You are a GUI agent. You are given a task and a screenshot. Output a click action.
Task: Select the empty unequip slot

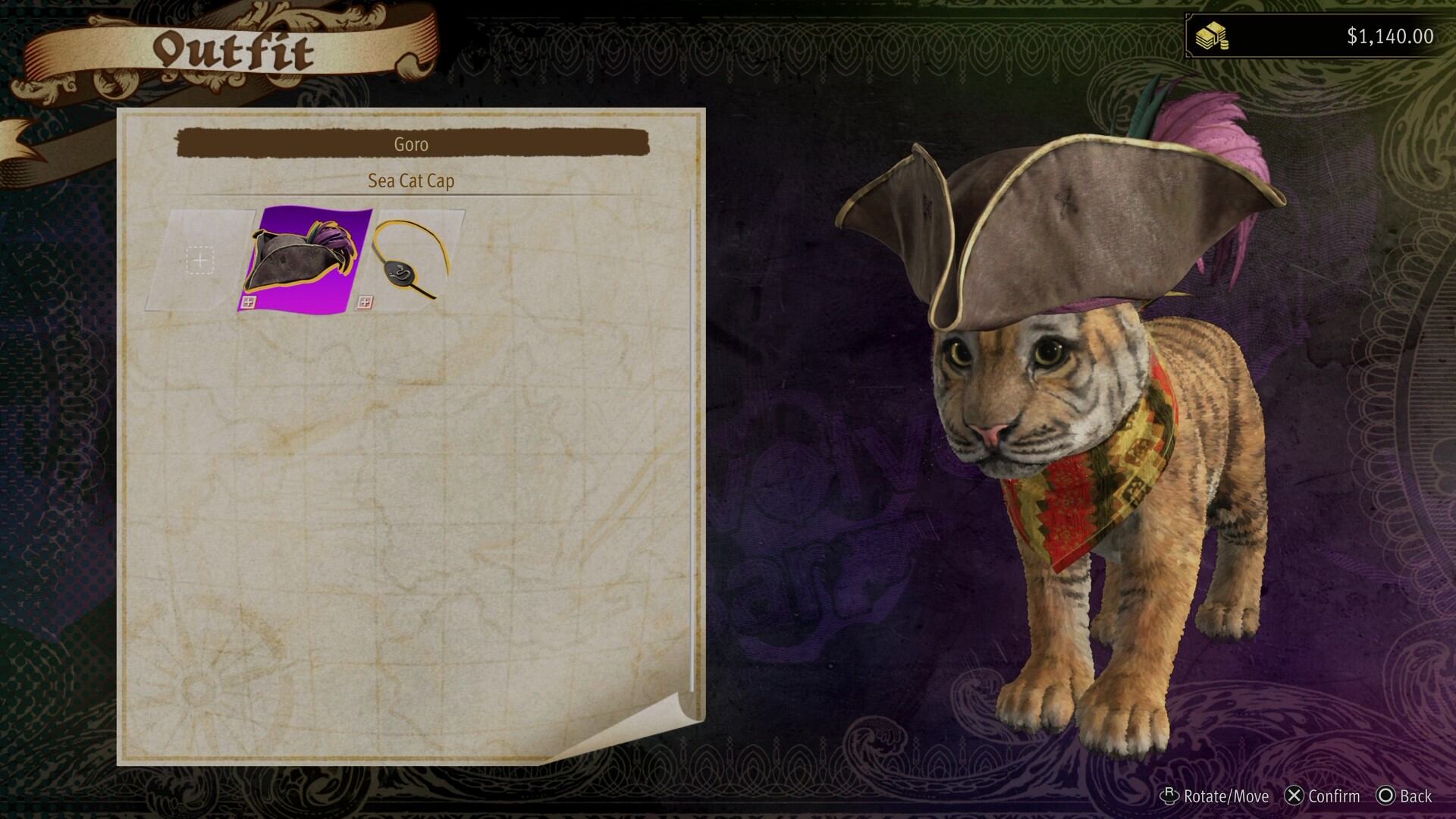pos(199,260)
